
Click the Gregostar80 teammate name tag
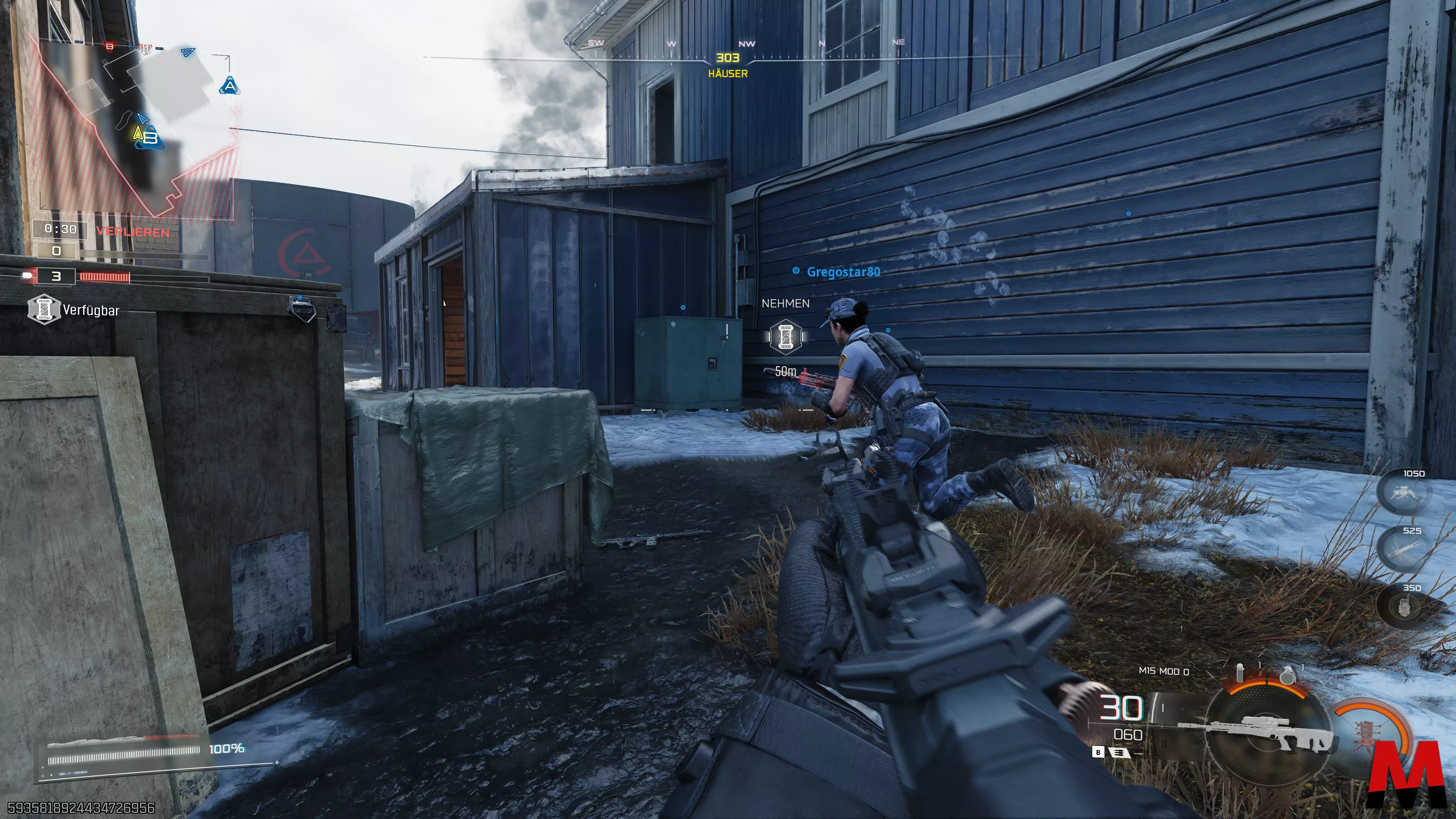pos(843,272)
